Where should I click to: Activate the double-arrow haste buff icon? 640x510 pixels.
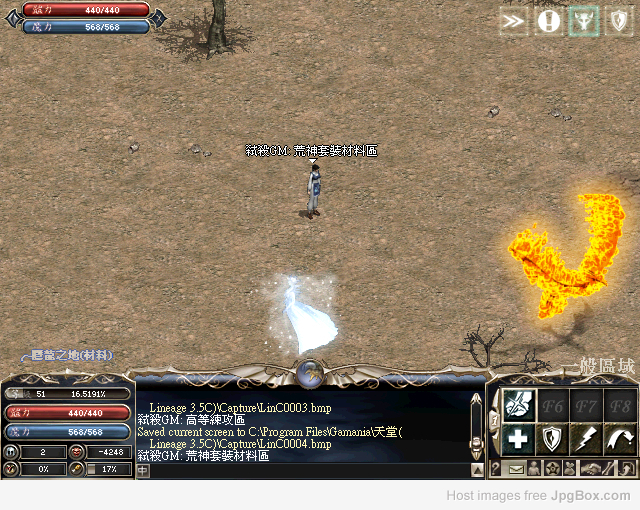(x=513, y=21)
